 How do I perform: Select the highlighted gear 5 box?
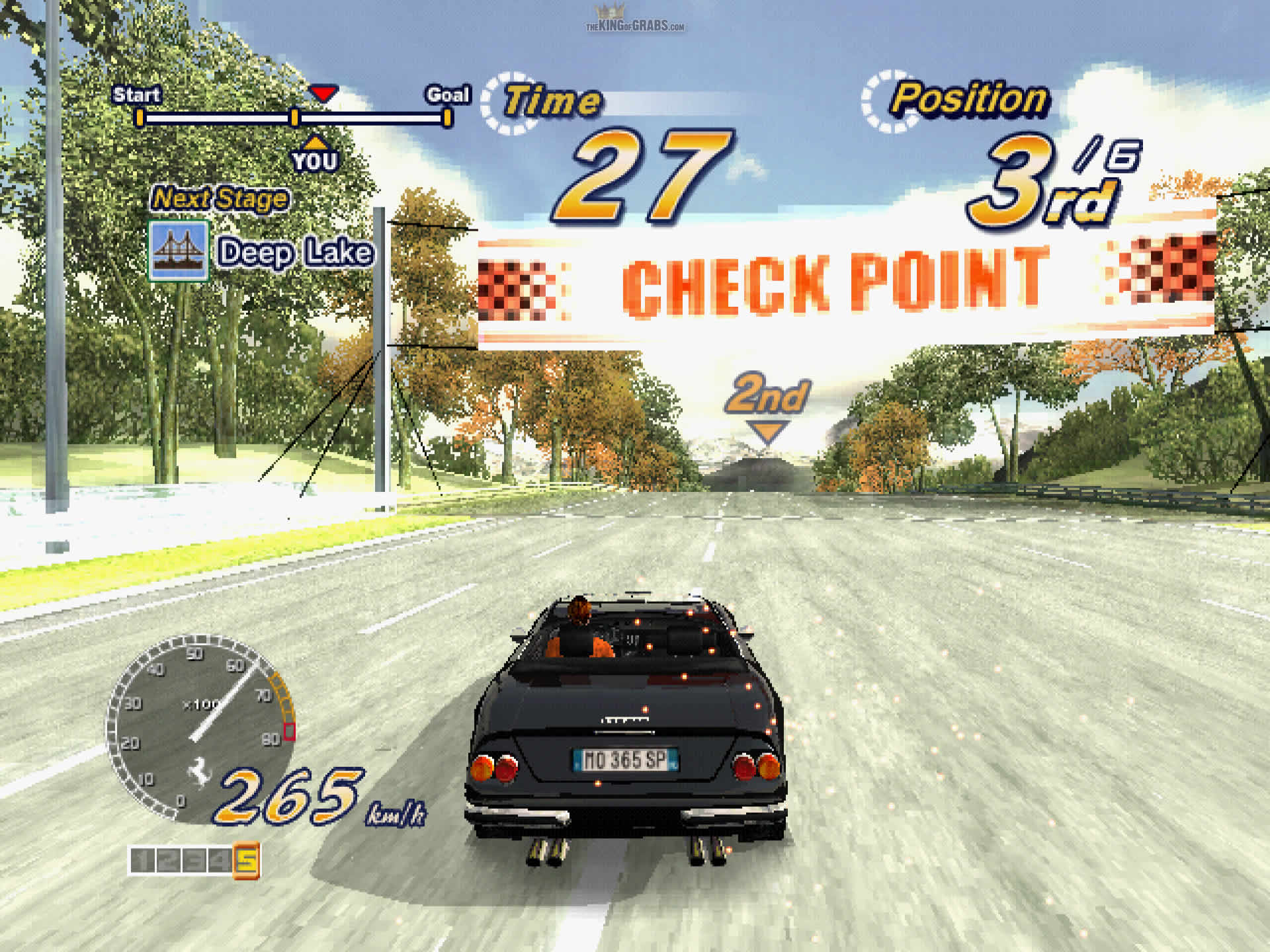click(x=246, y=860)
